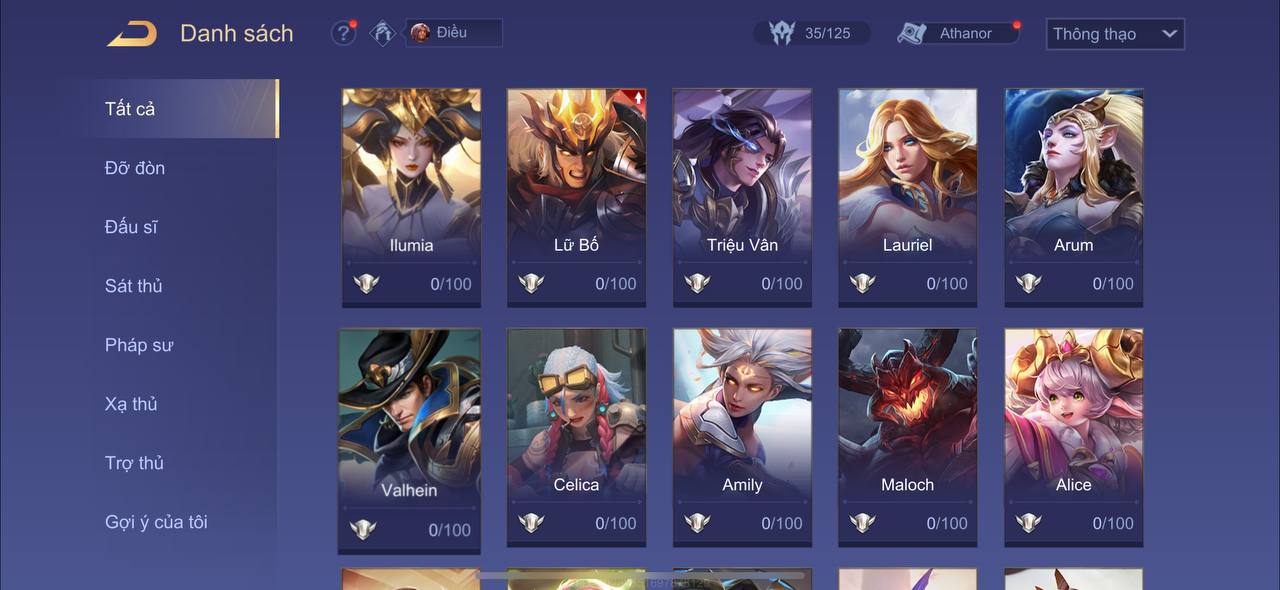The height and width of the screenshot is (590, 1280).
Task: Expand the Thông thạo dropdown
Action: pyautogui.click(x=1114, y=34)
